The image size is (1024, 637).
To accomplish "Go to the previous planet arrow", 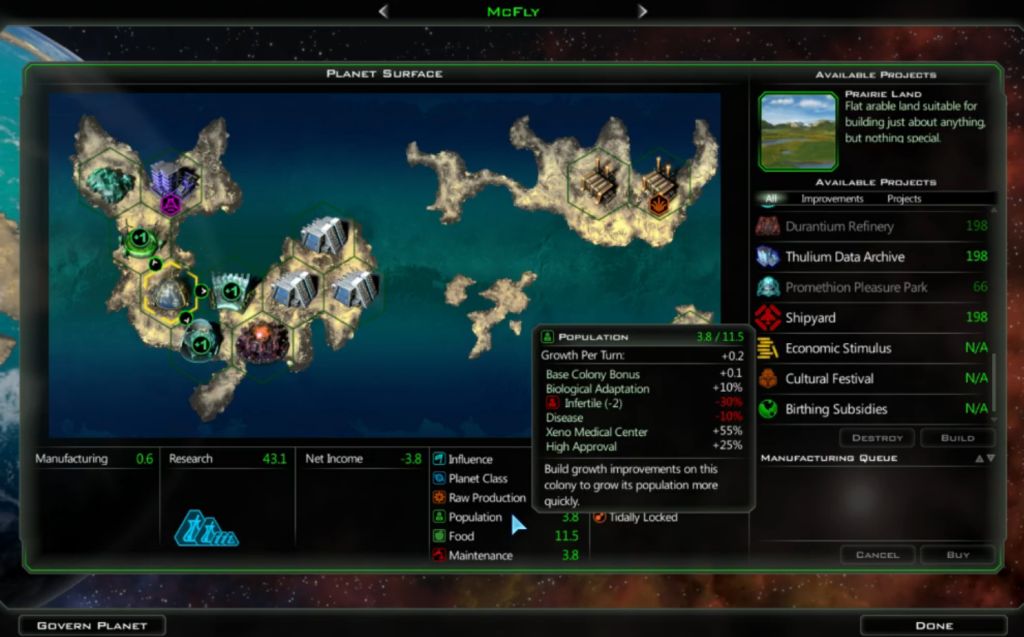I will point(383,11).
